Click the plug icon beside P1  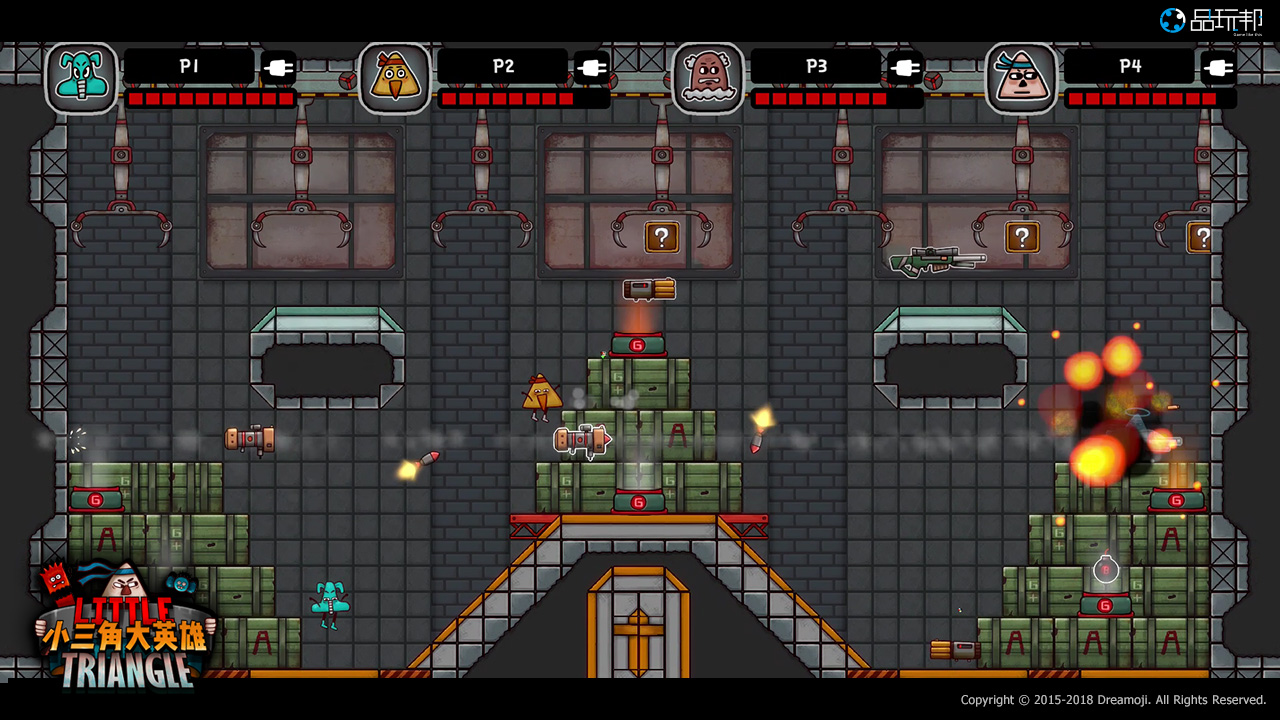coord(278,68)
